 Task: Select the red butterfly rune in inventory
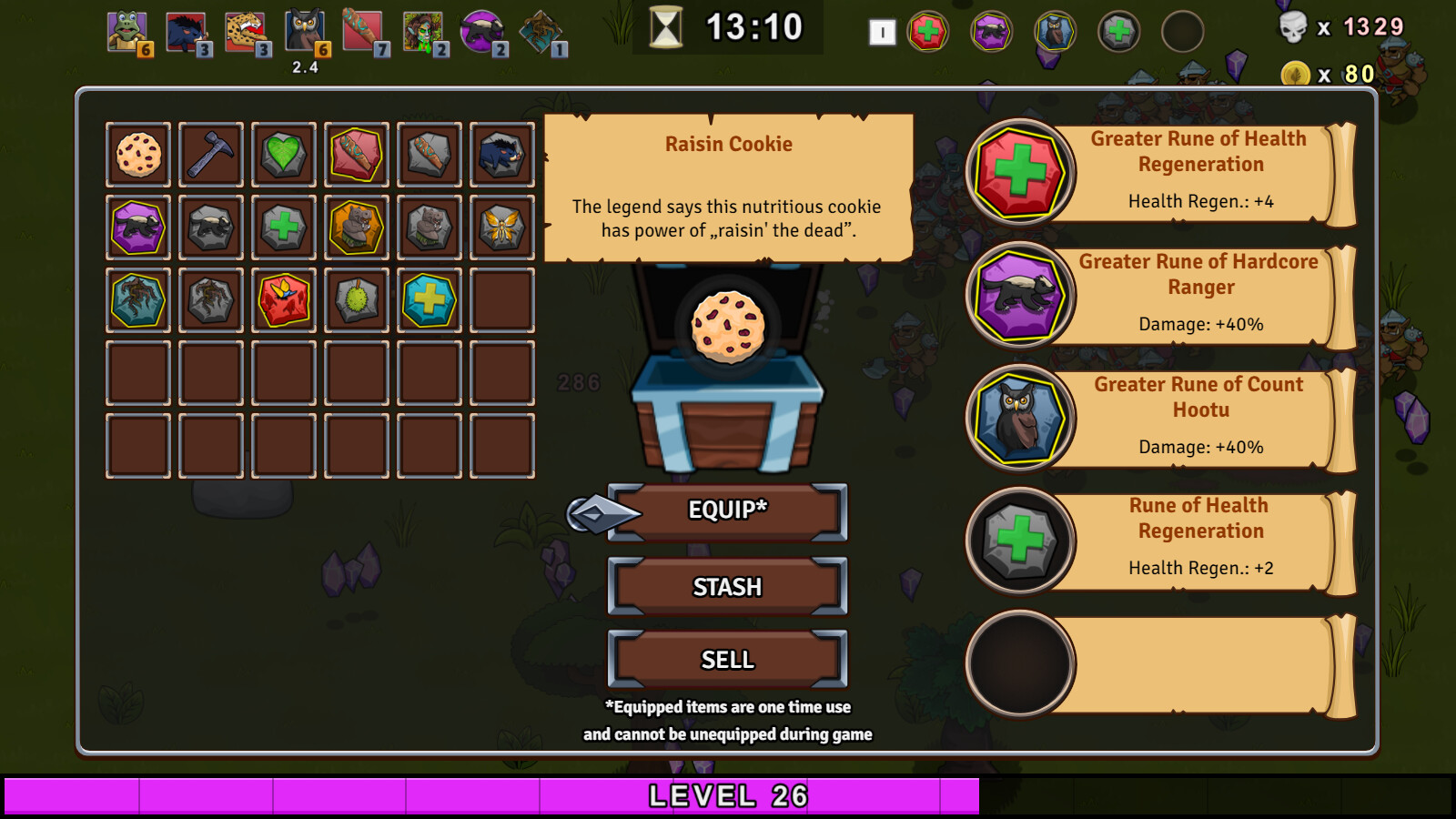pos(283,300)
